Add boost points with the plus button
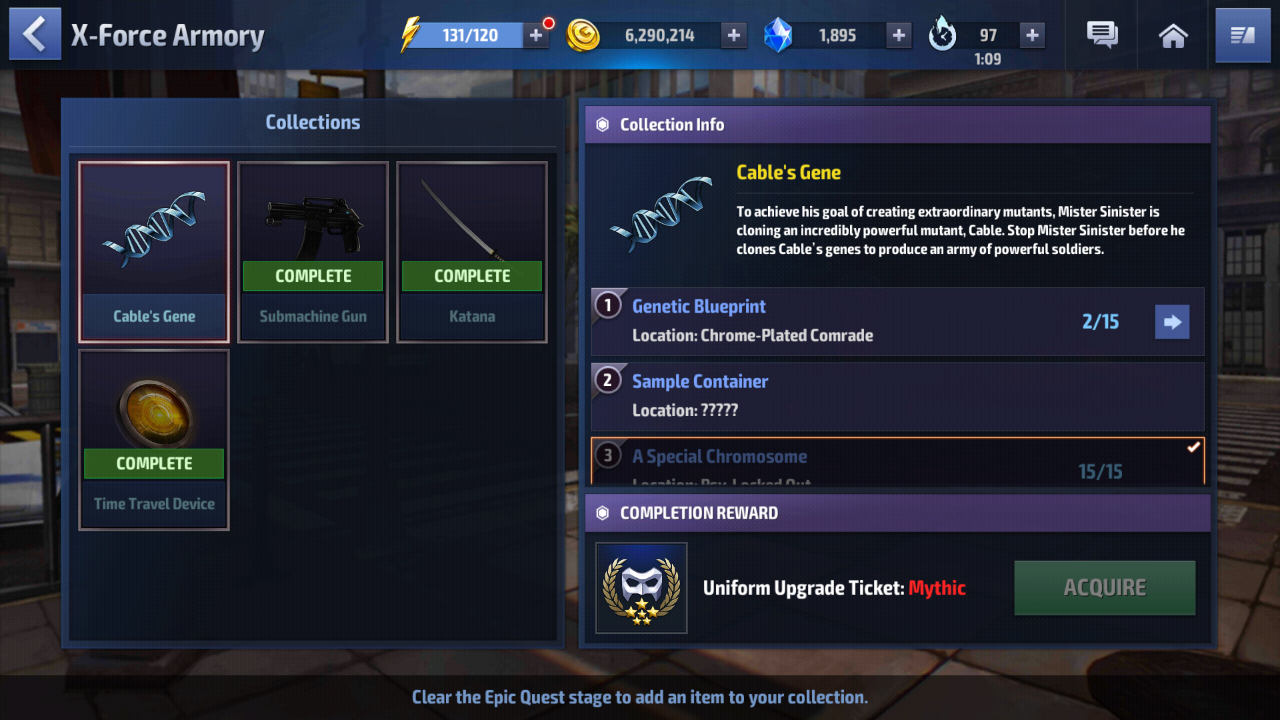 click(1032, 36)
